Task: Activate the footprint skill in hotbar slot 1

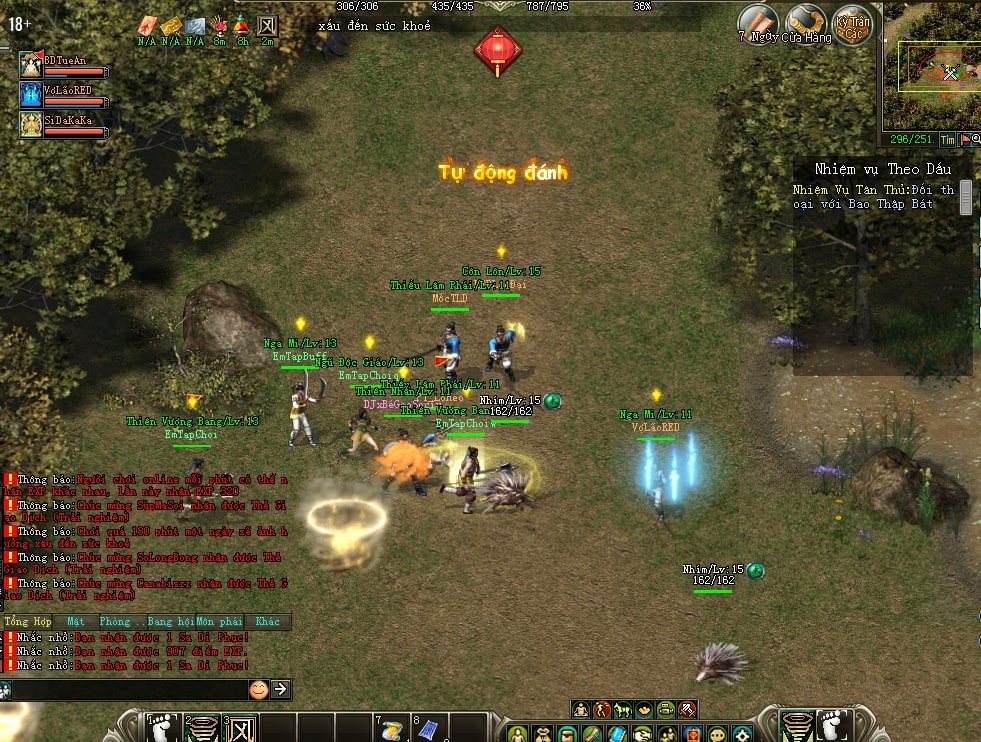Action: click(x=161, y=727)
